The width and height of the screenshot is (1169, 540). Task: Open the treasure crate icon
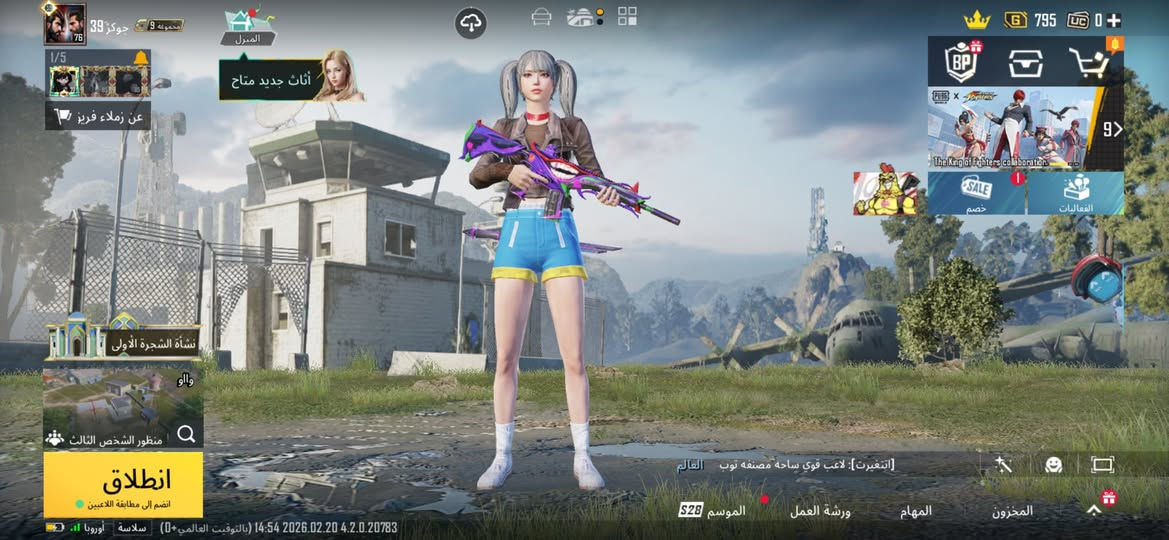coord(1026,62)
